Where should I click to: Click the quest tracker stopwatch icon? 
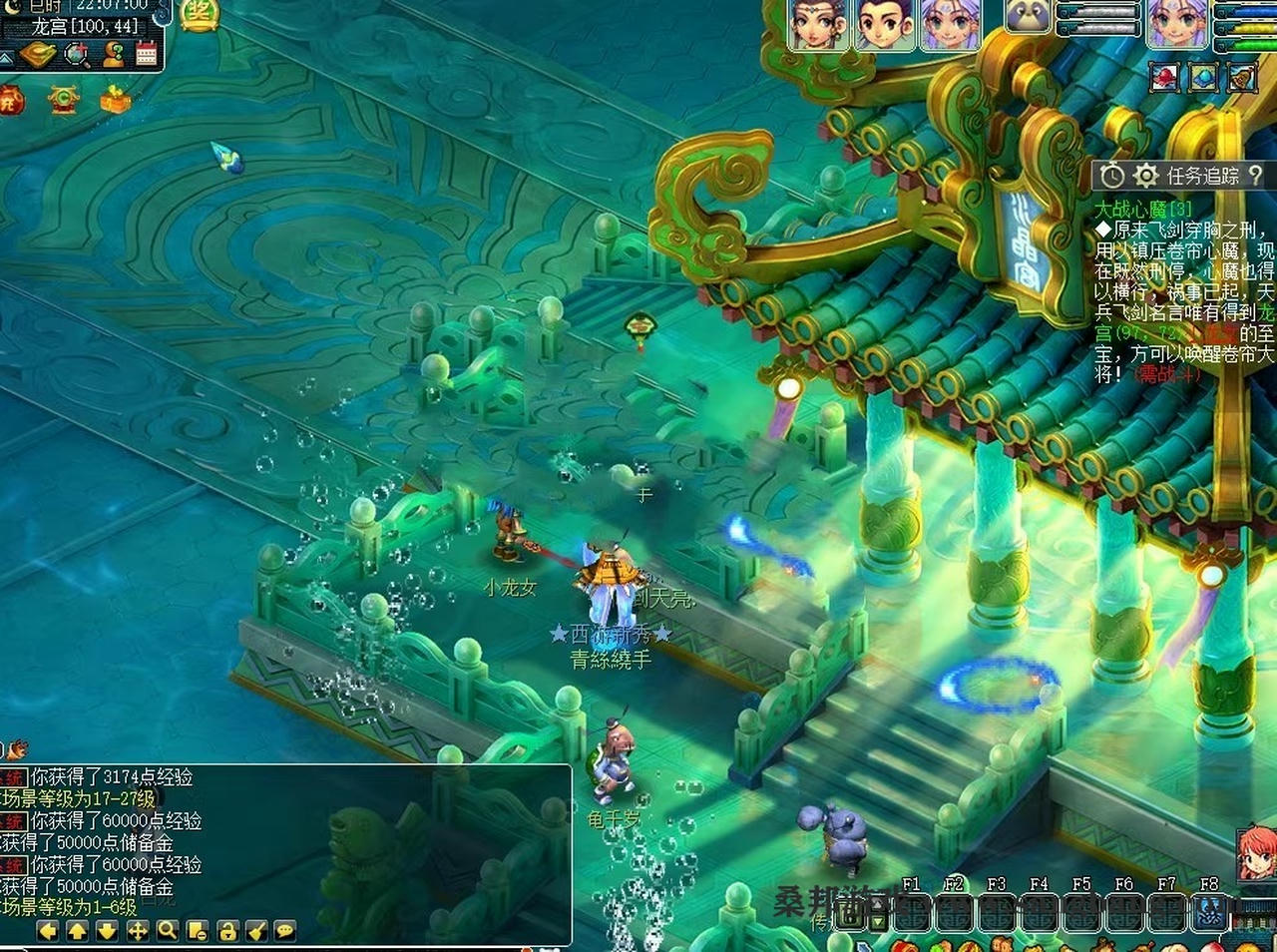[1111, 177]
